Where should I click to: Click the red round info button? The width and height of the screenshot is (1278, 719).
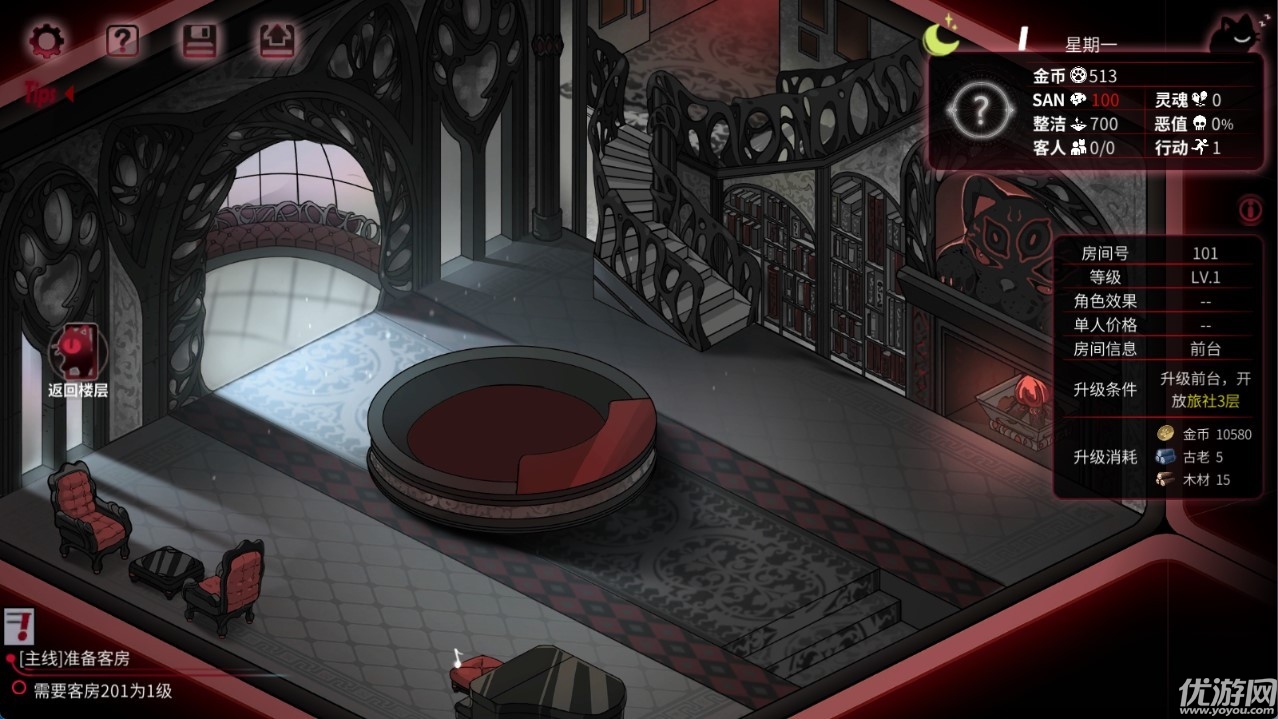1249,209
